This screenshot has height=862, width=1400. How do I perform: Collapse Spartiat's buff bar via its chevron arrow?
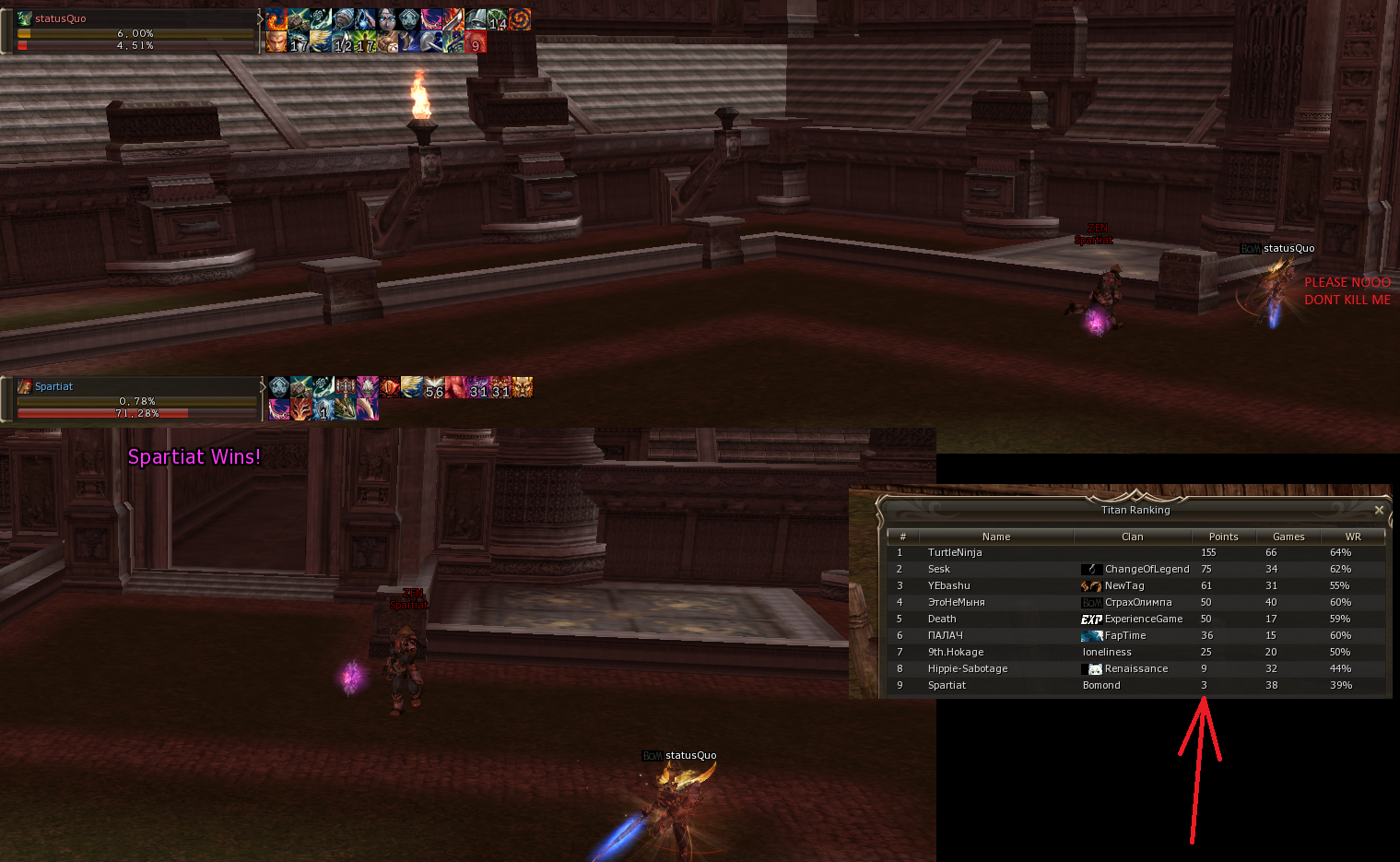click(263, 388)
